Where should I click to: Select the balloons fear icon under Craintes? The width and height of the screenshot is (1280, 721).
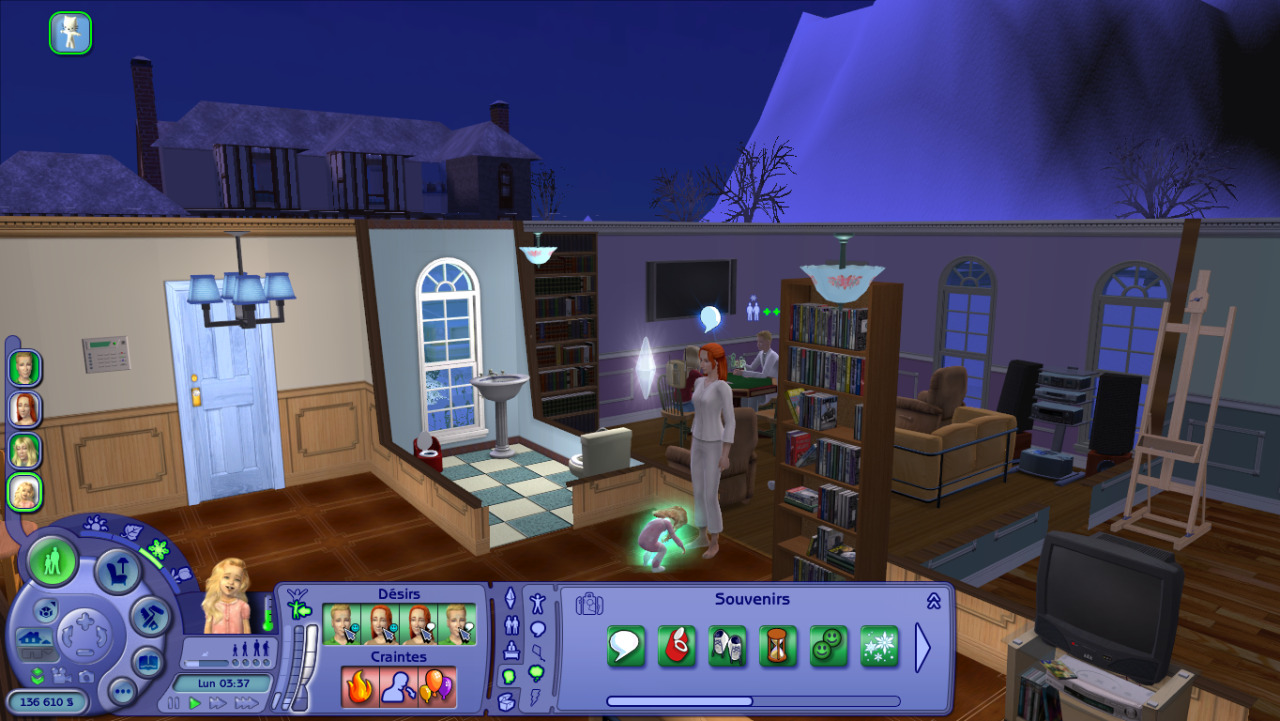point(436,687)
